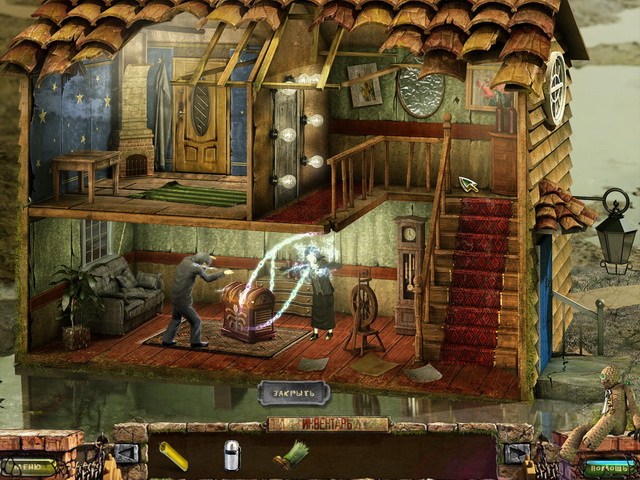Ask for a hint with the Помощь button
The width and height of the screenshot is (640, 480).
(609, 467)
